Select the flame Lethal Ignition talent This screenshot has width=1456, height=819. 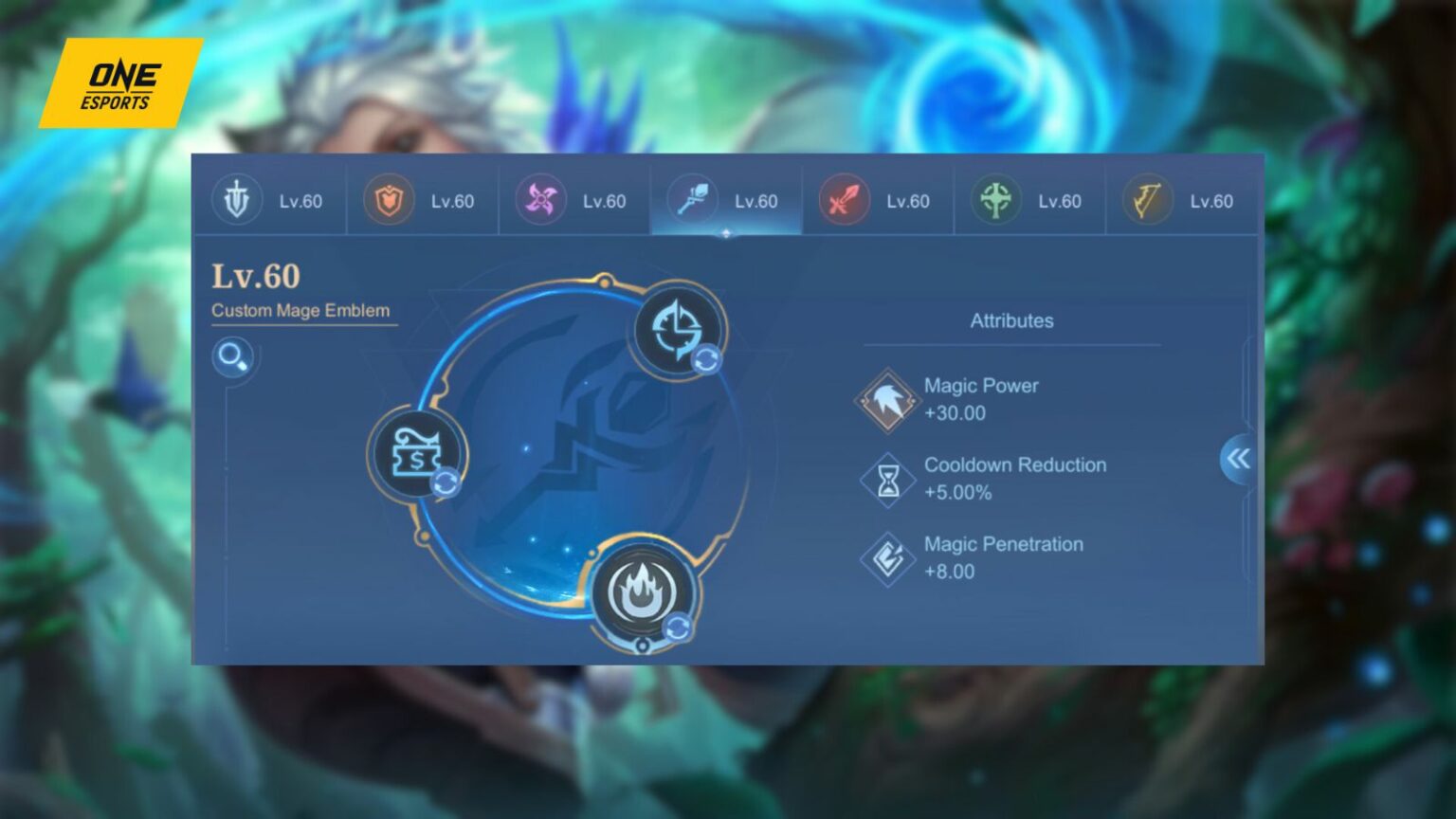pyautogui.click(x=642, y=592)
